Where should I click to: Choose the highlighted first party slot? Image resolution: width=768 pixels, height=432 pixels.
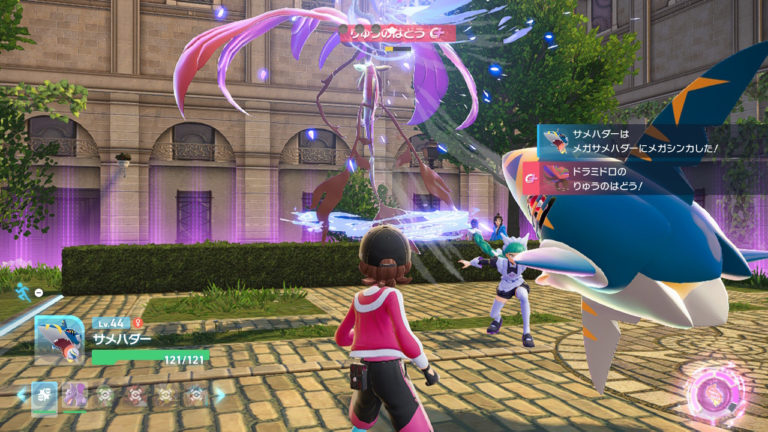(45, 395)
